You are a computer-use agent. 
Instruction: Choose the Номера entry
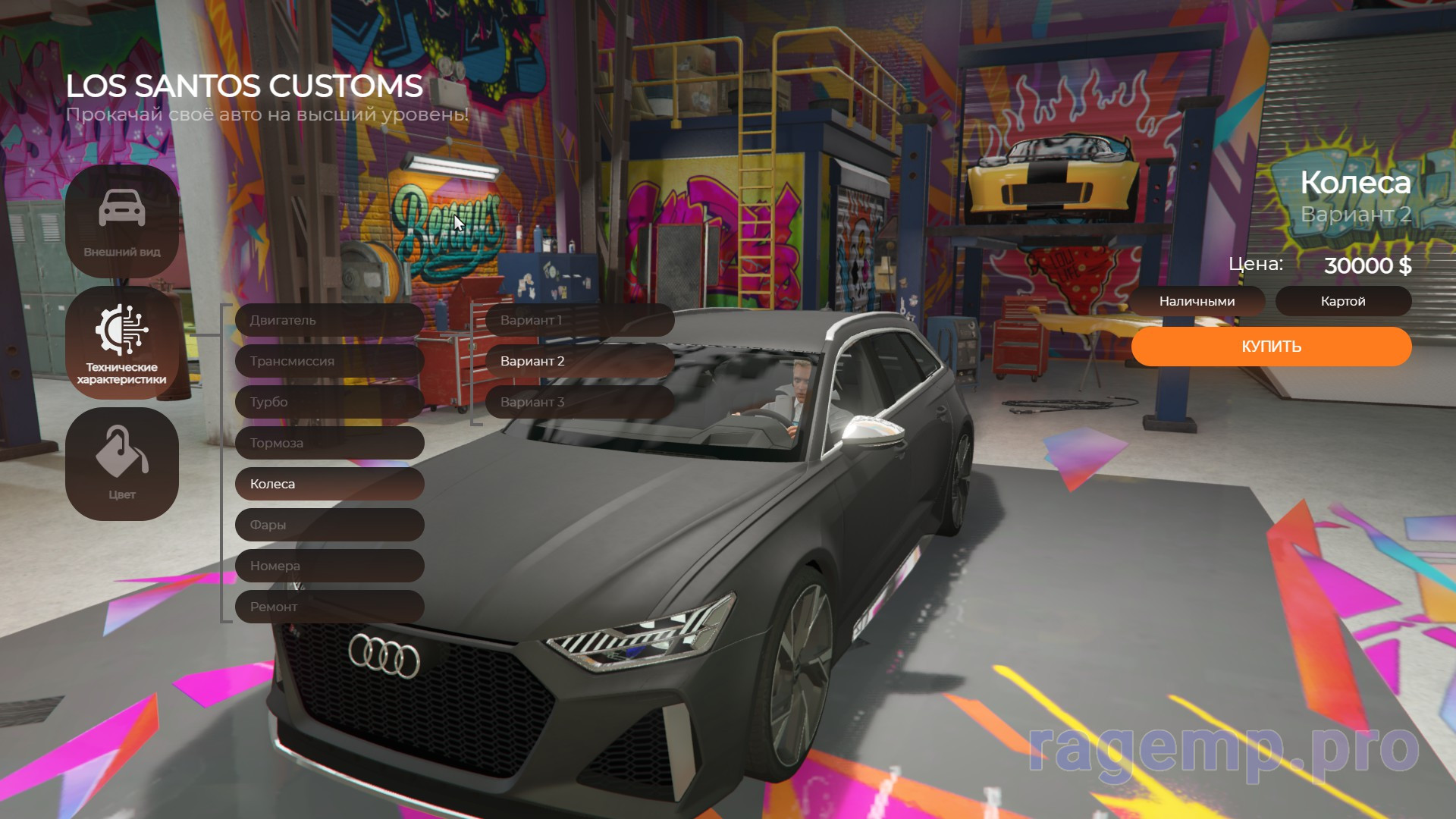(x=329, y=566)
